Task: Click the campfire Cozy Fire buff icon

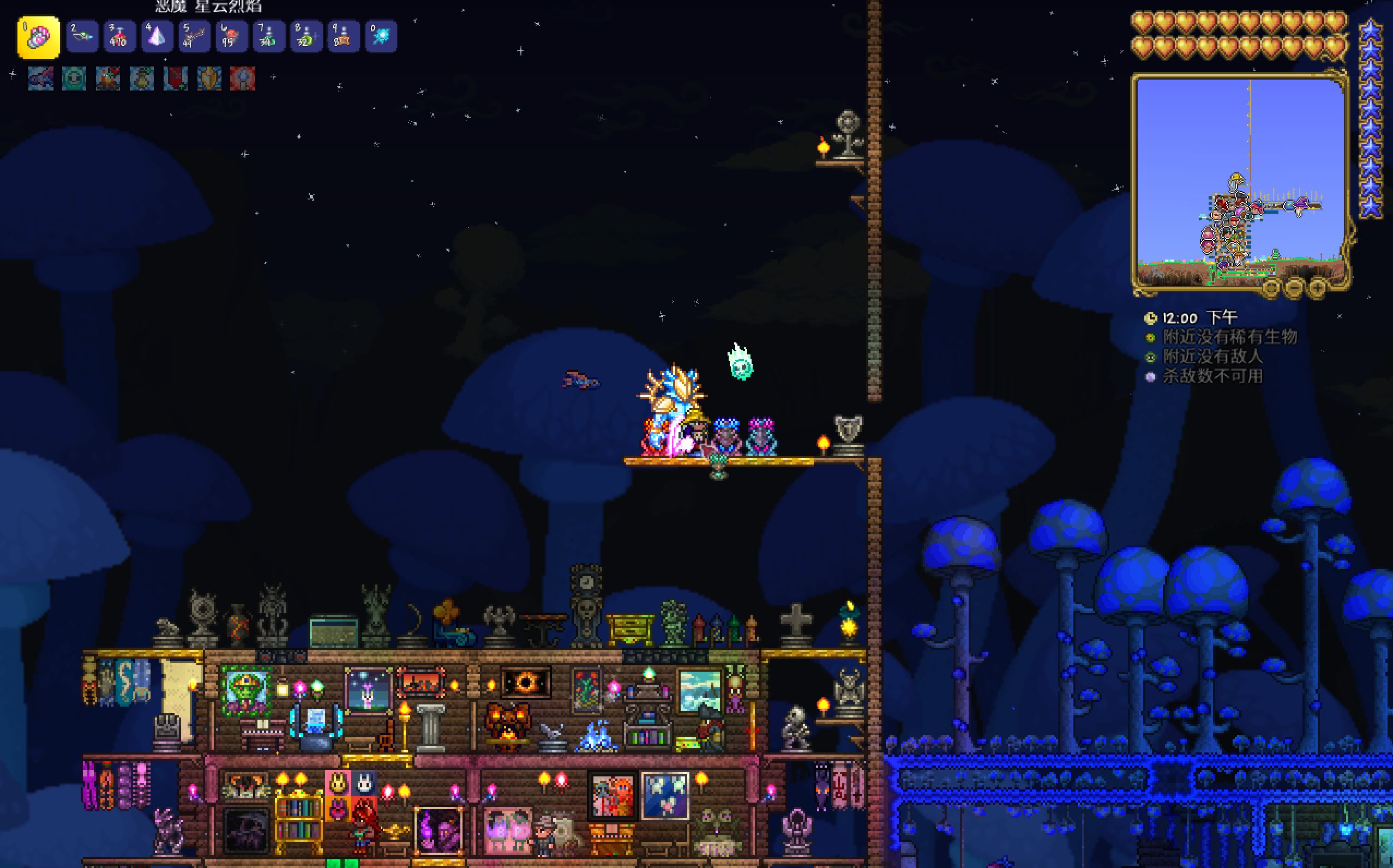Action: click(x=108, y=79)
